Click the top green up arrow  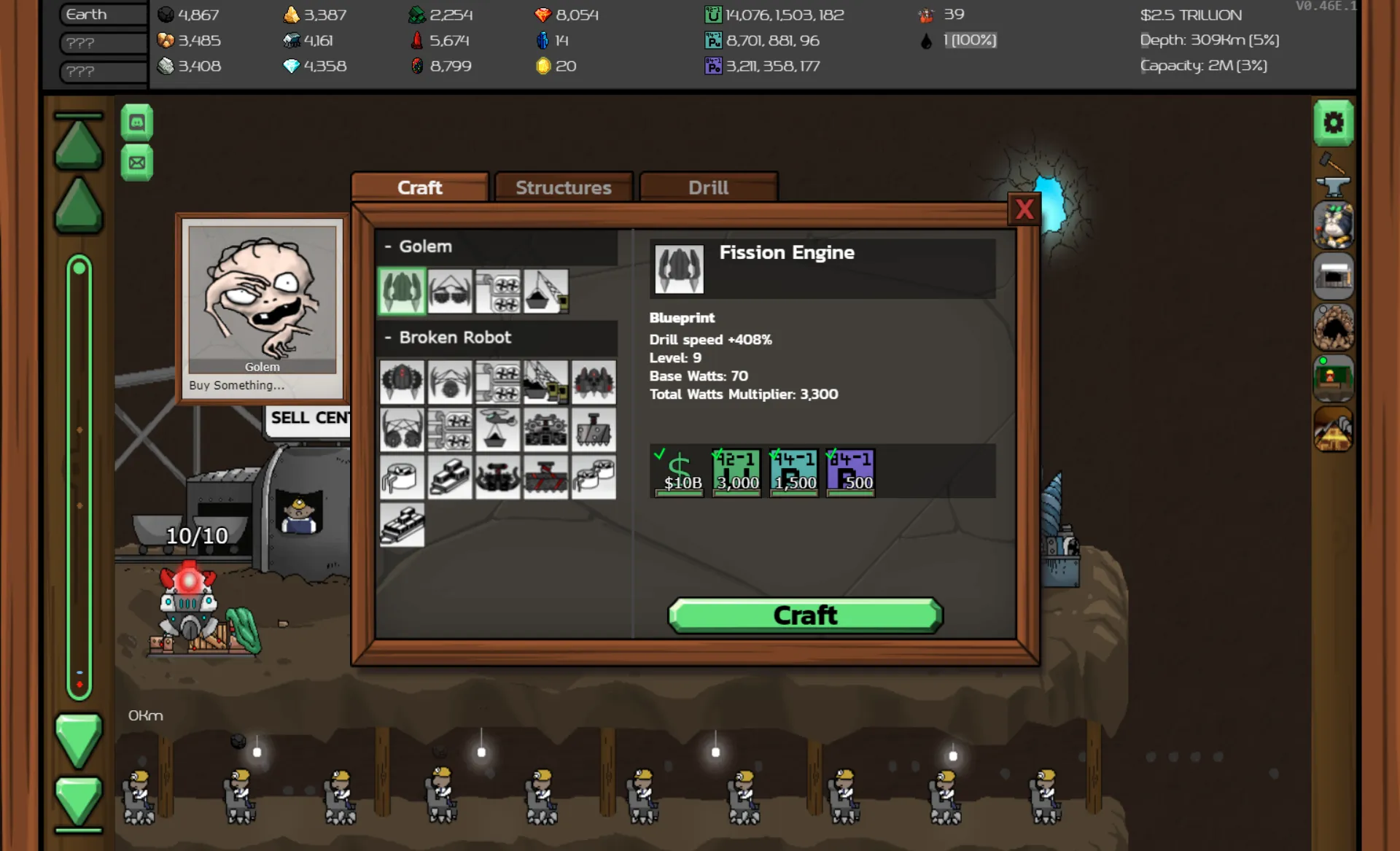[78, 143]
